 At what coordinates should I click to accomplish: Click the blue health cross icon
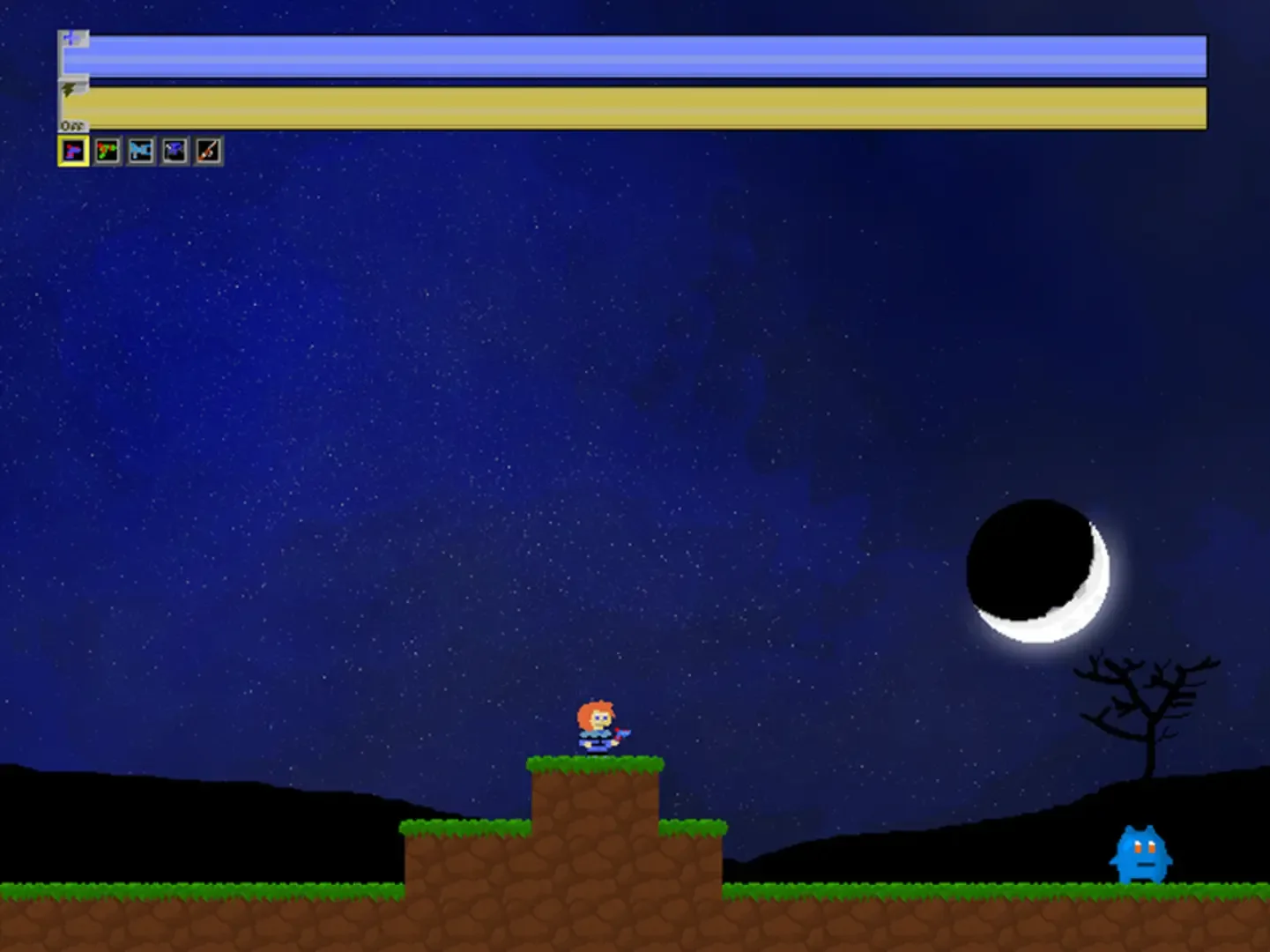71,40
